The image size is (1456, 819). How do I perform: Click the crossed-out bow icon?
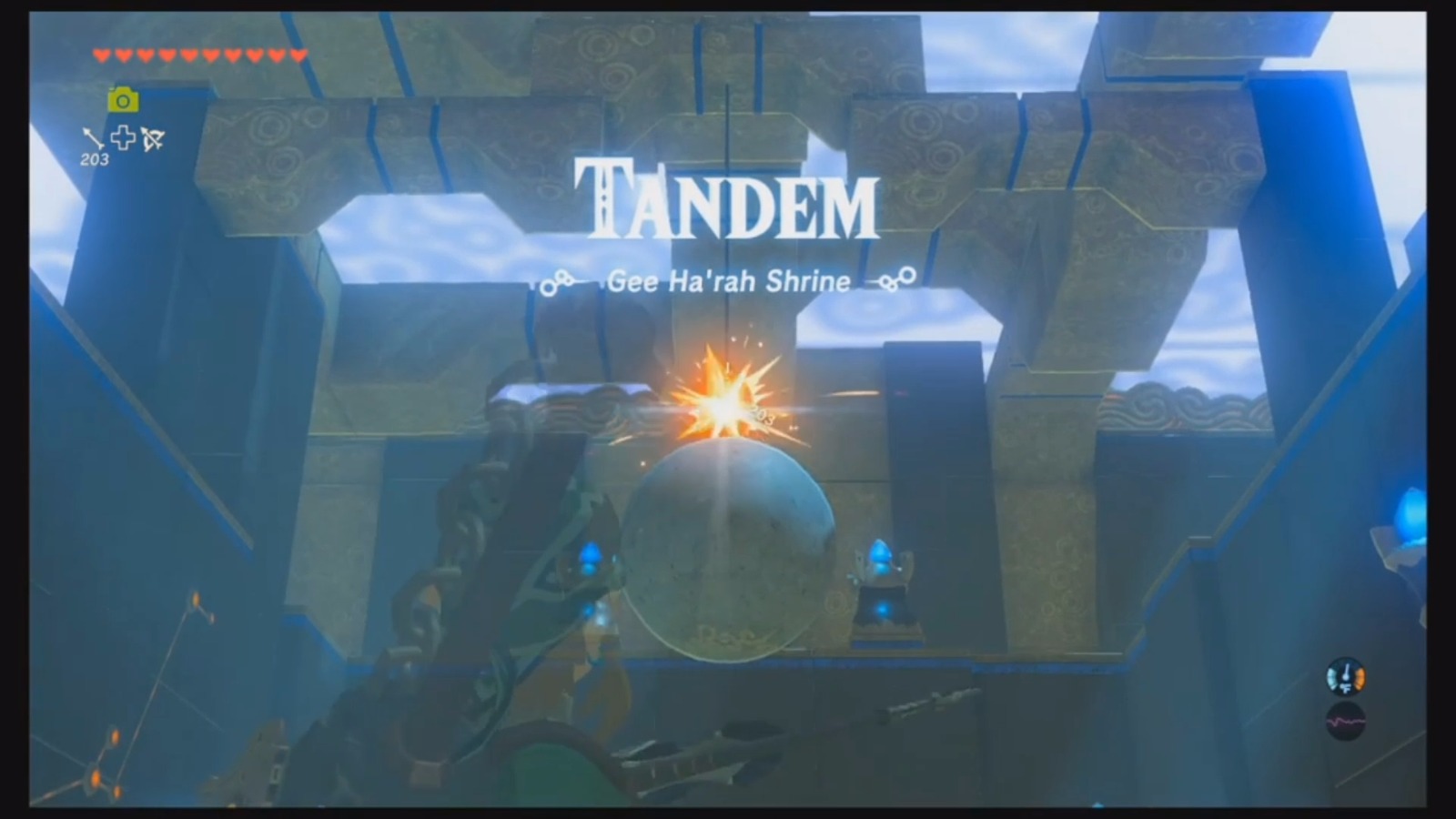click(151, 141)
